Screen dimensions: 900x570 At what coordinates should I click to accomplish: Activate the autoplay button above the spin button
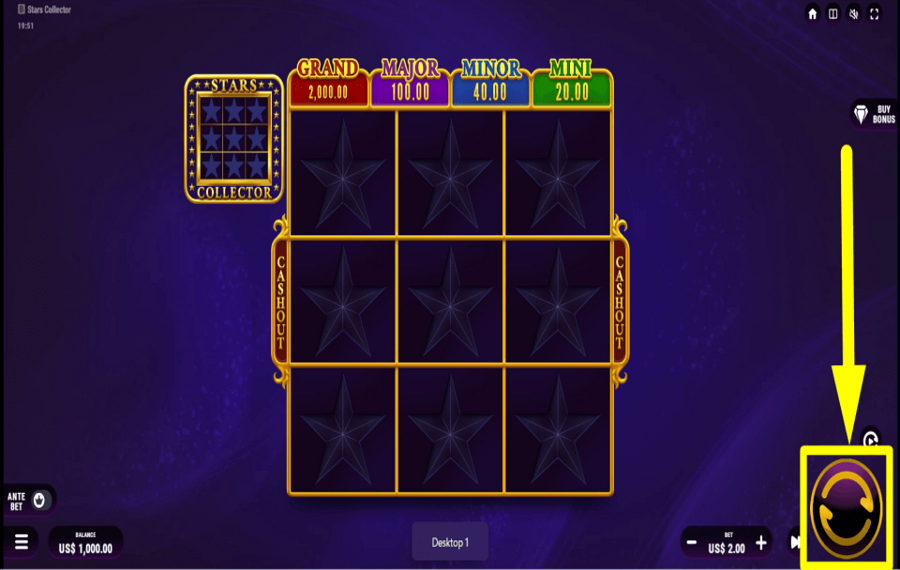click(x=870, y=438)
